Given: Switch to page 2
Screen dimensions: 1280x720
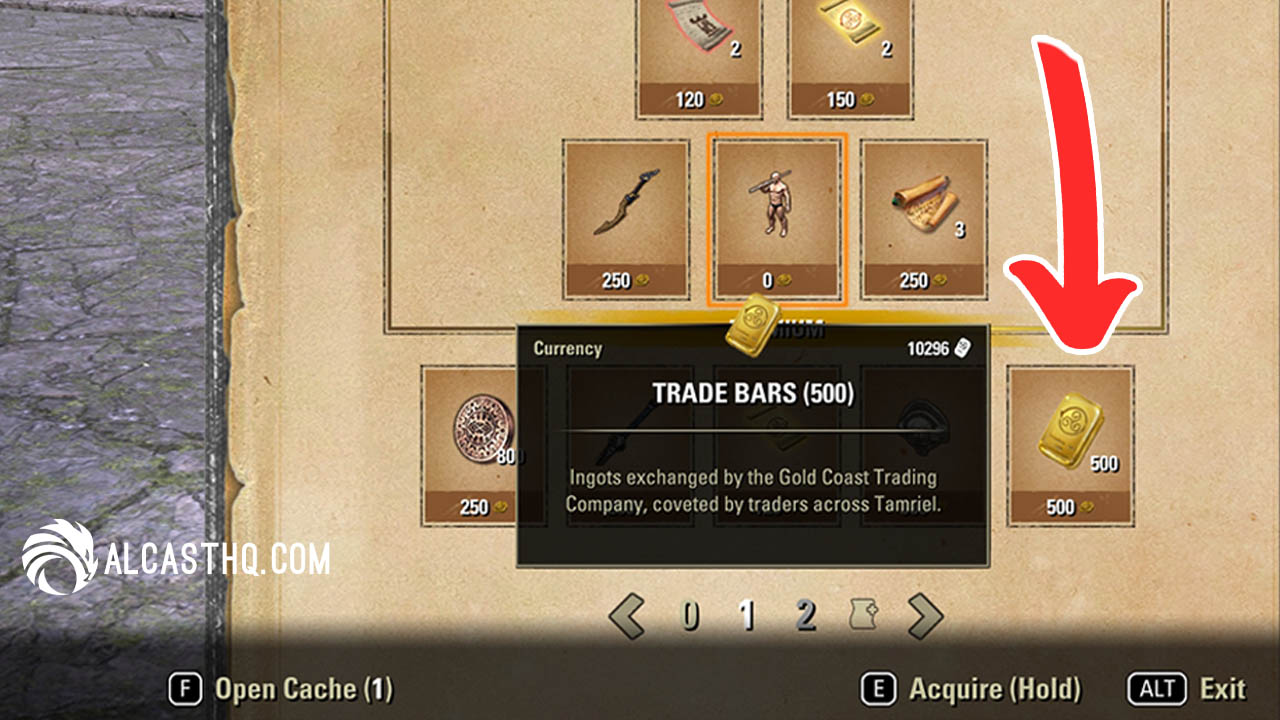Looking at the screenshot, I should point(805,617).
